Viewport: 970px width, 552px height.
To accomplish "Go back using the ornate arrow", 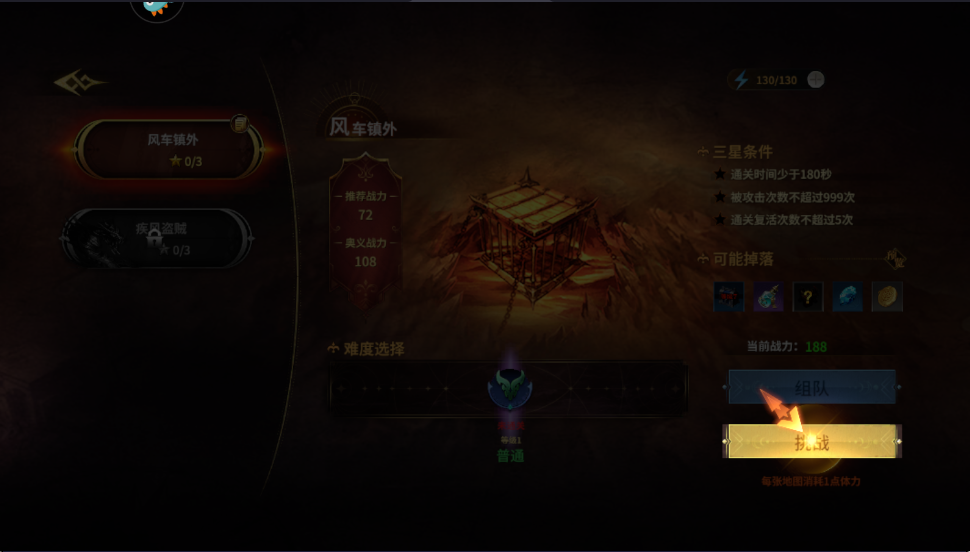I will (79, 82).
